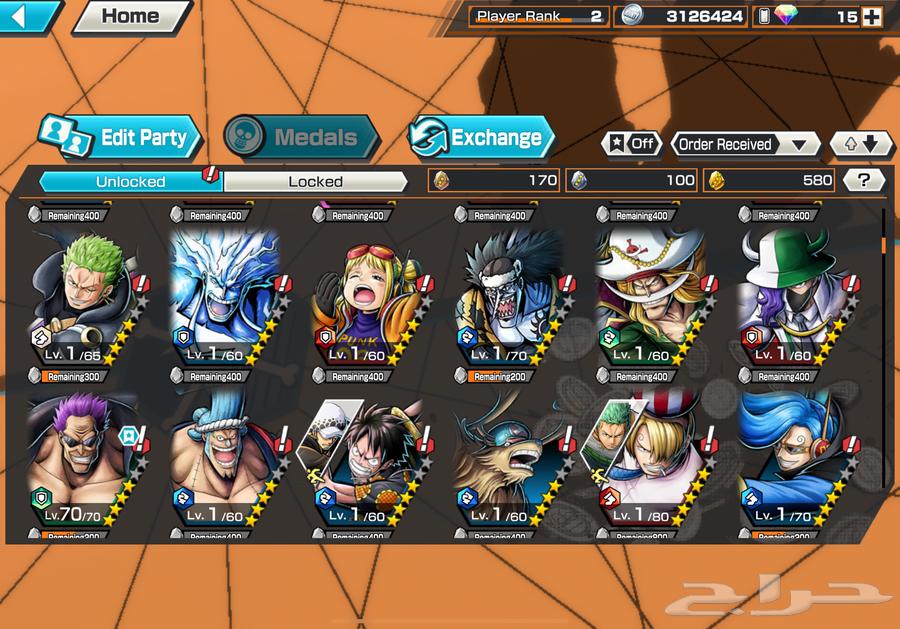Open the Exchange menu
This screenshot has width=900, height=629.
tap(481, 138)
